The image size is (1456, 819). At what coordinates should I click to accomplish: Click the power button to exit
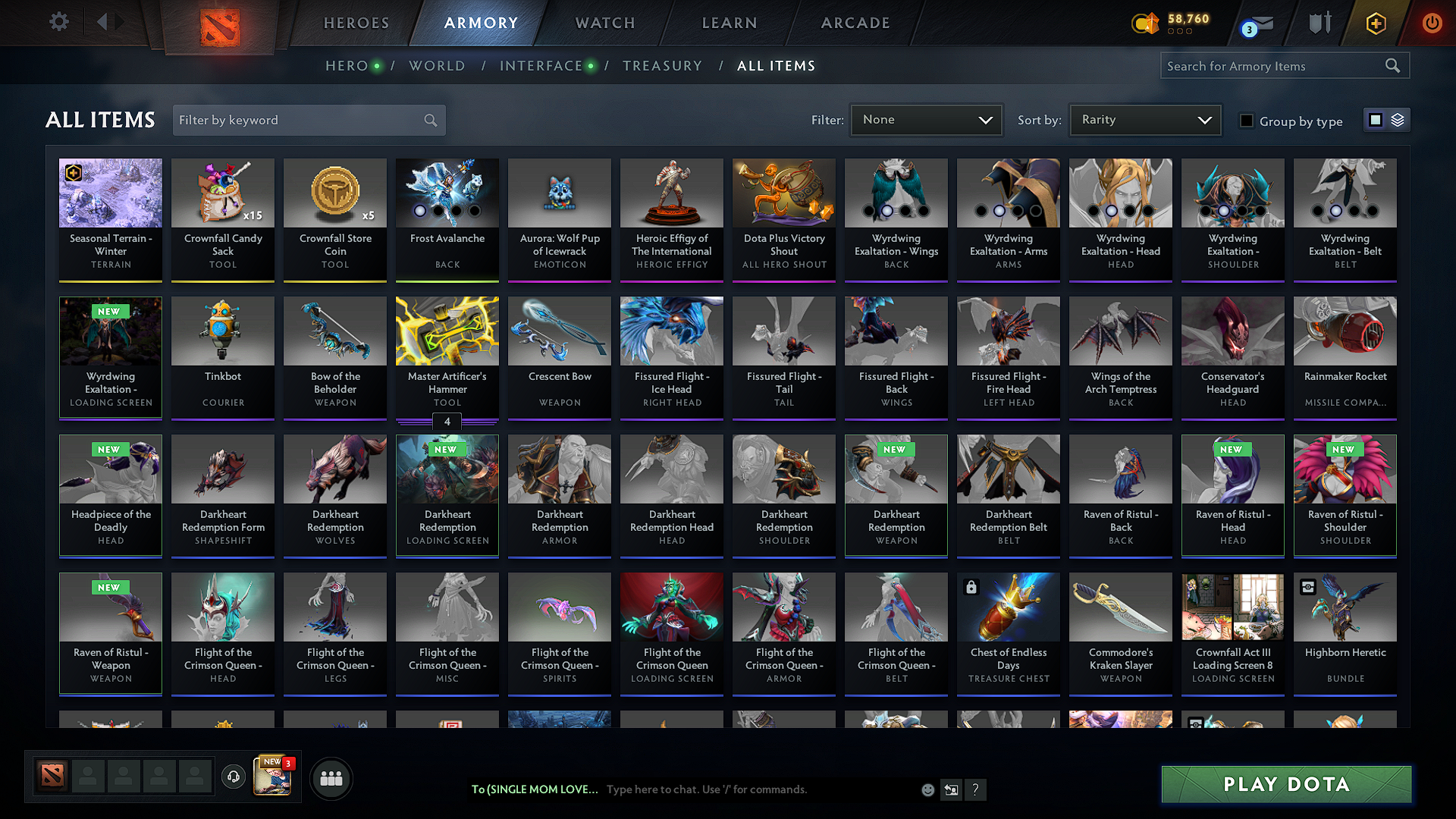coord(1432,24)
